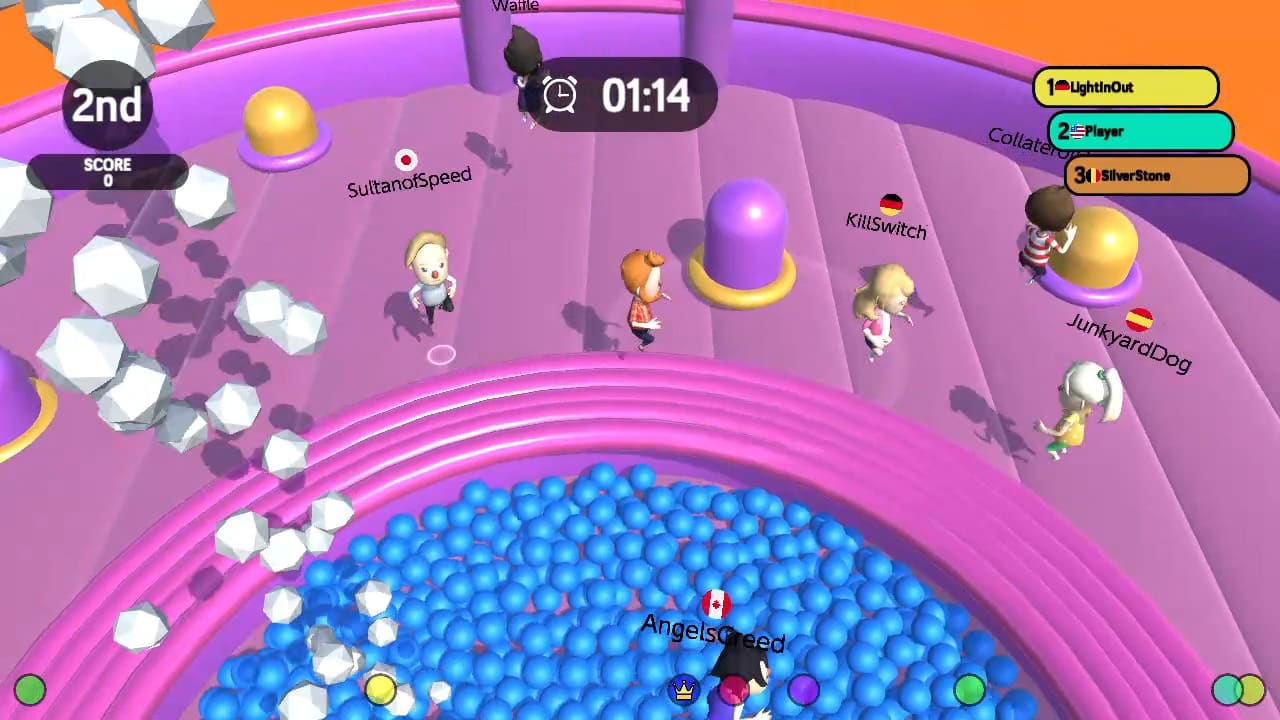
Task: Select the magenta marker at screen bottom
Action: (734, 690)
